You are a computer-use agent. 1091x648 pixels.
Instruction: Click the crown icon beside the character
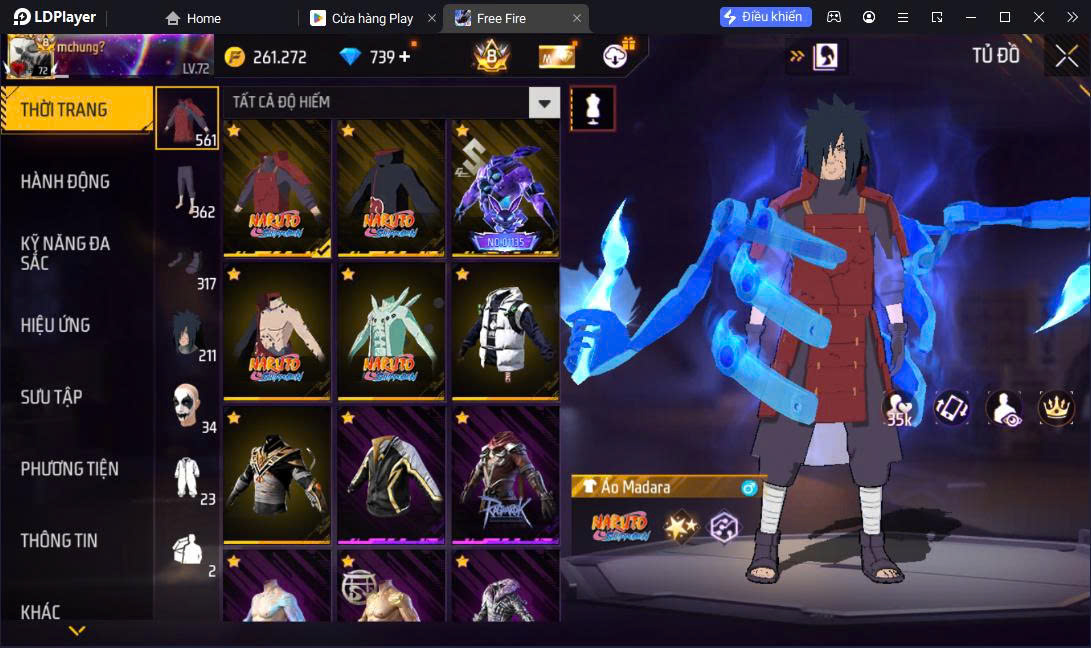click(1056, 407)
